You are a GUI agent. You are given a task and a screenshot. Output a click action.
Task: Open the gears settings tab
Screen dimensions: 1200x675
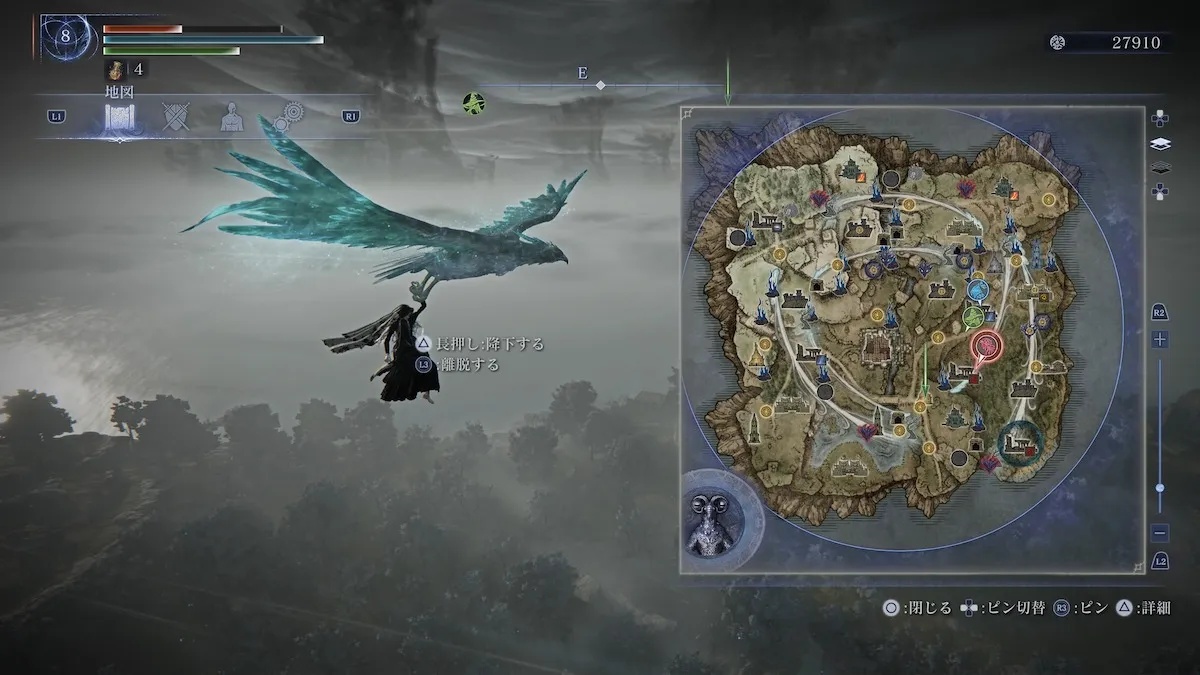tap(289, 117)
